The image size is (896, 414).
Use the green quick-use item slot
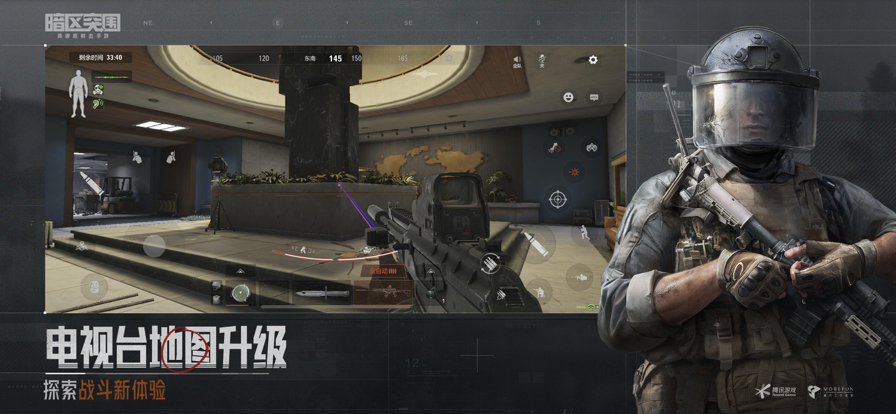pyautogui.click(x=240, y=292)
